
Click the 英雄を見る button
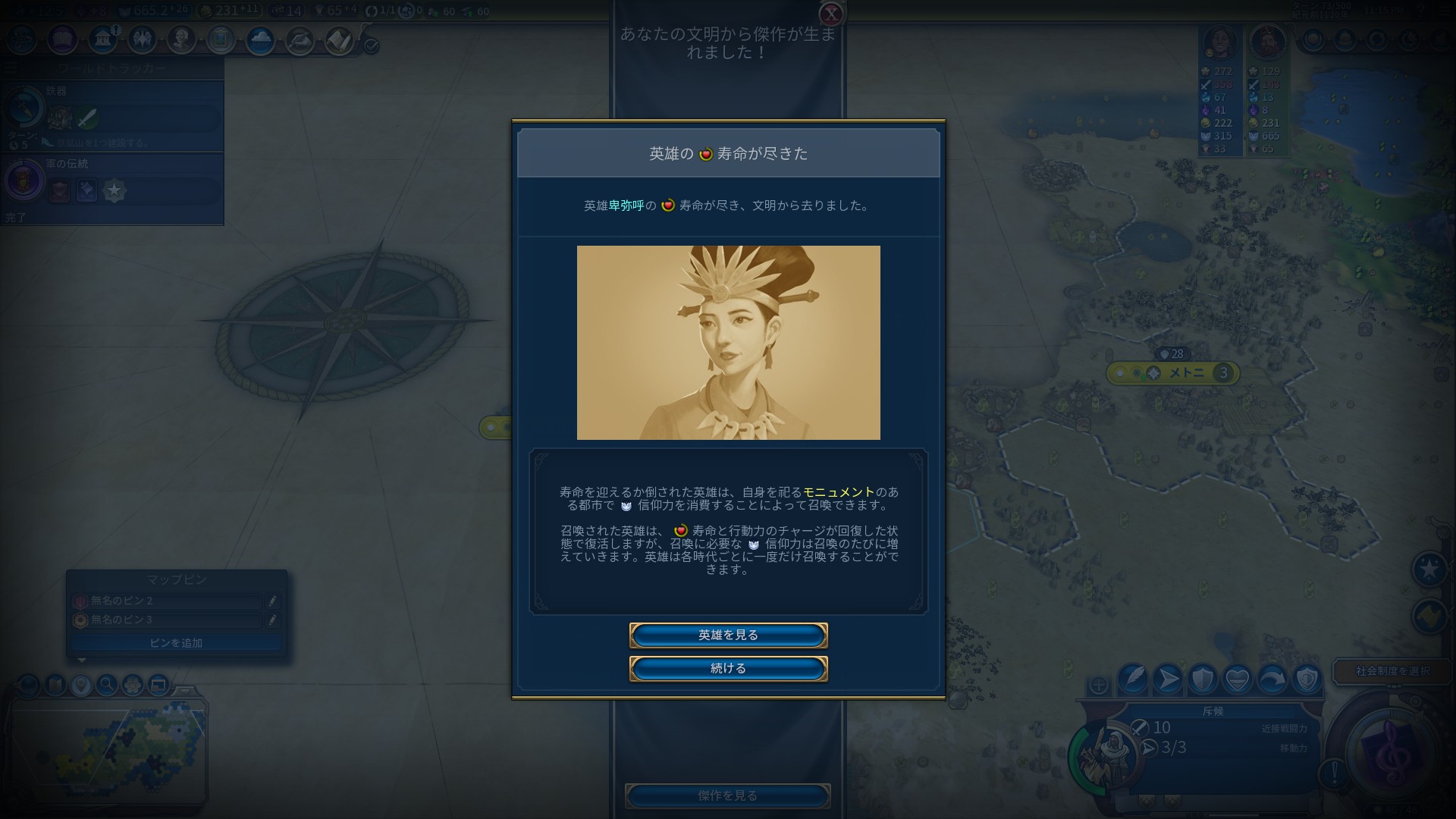tap(727, 635)
